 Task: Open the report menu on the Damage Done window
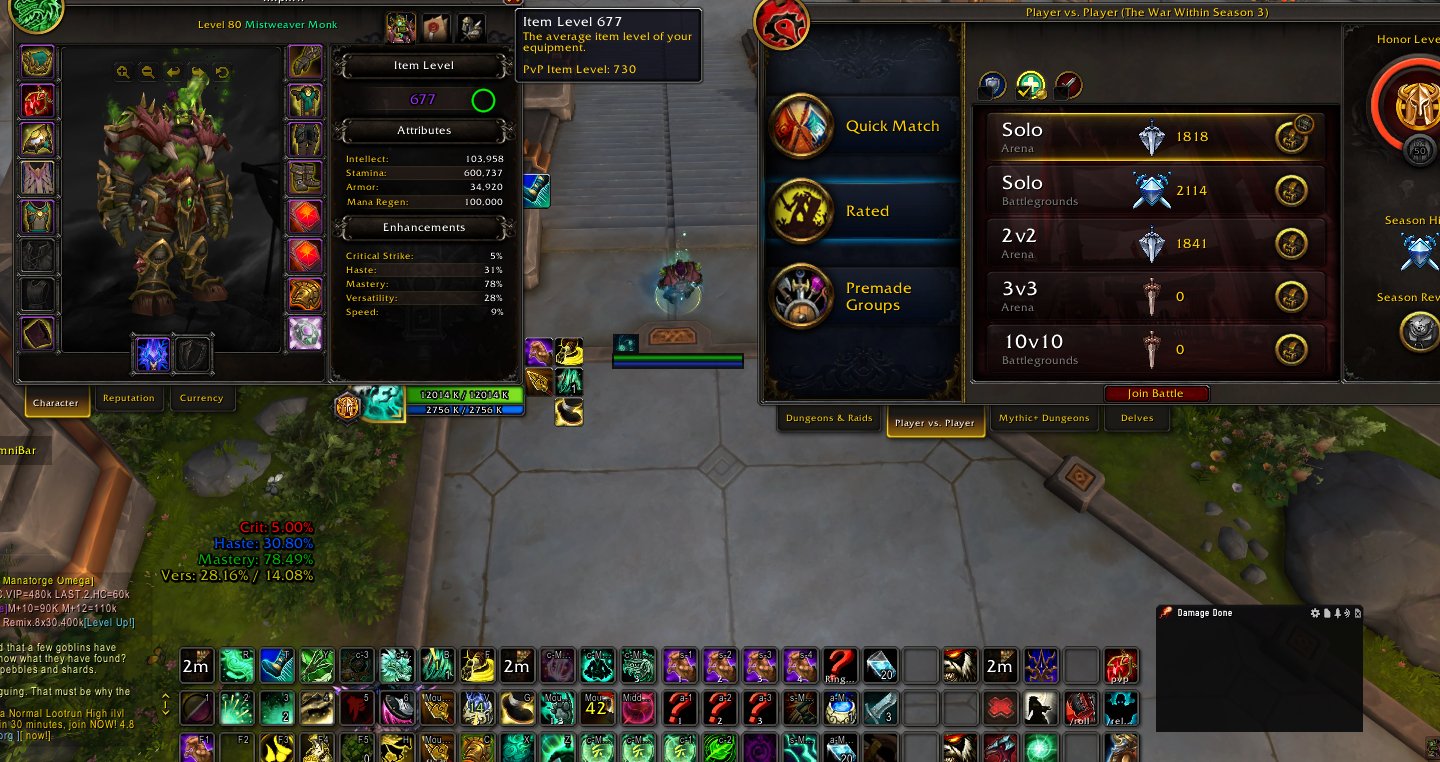1327,613
